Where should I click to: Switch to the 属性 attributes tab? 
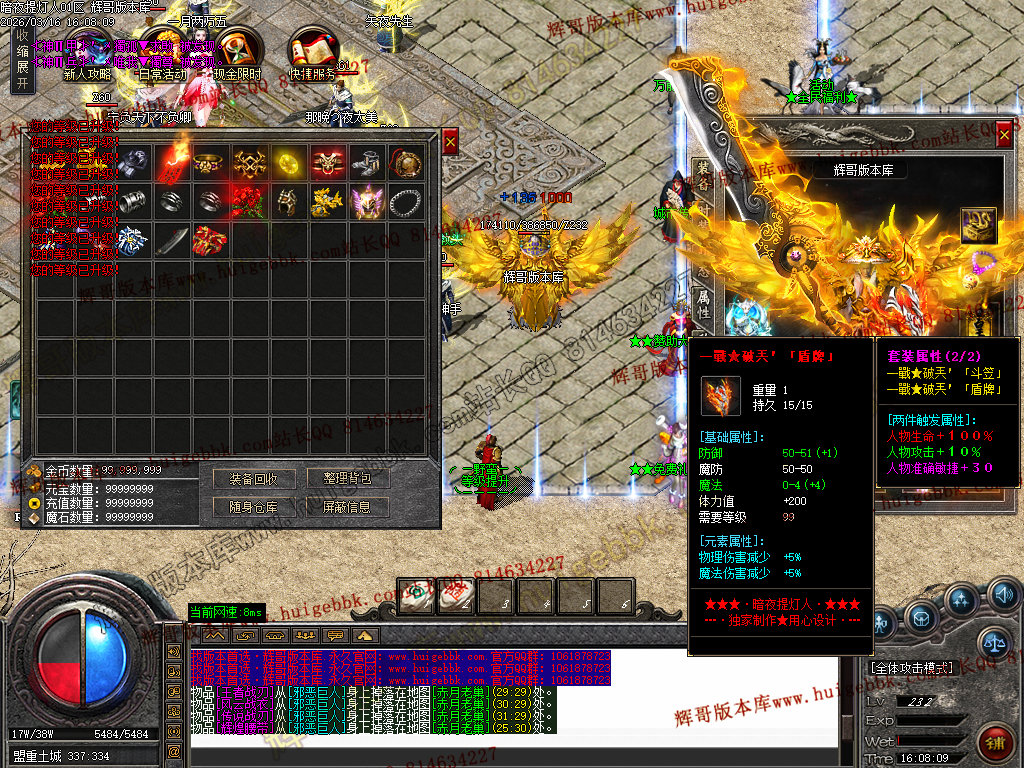coord(703,305)
